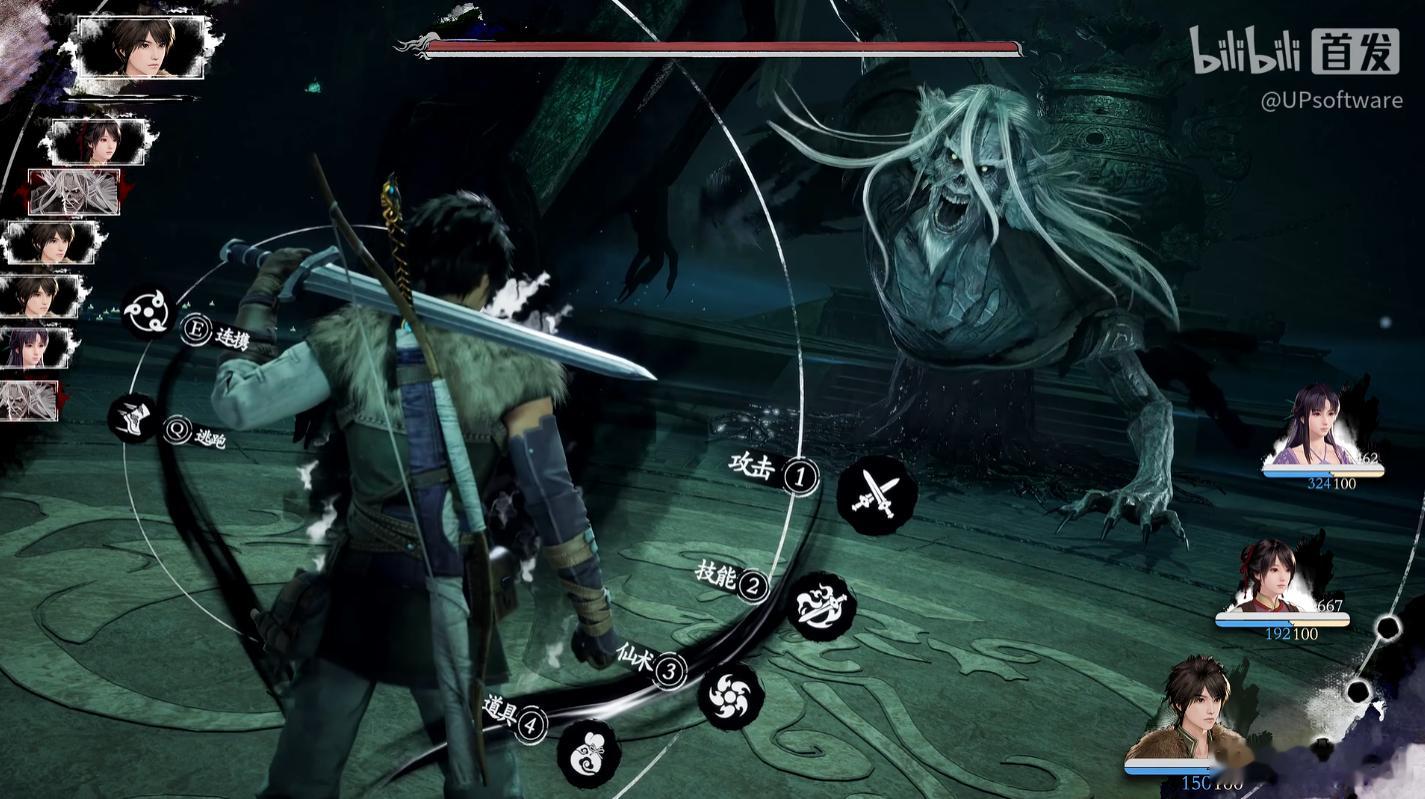Open the 道具 items pouch icon

588,753
